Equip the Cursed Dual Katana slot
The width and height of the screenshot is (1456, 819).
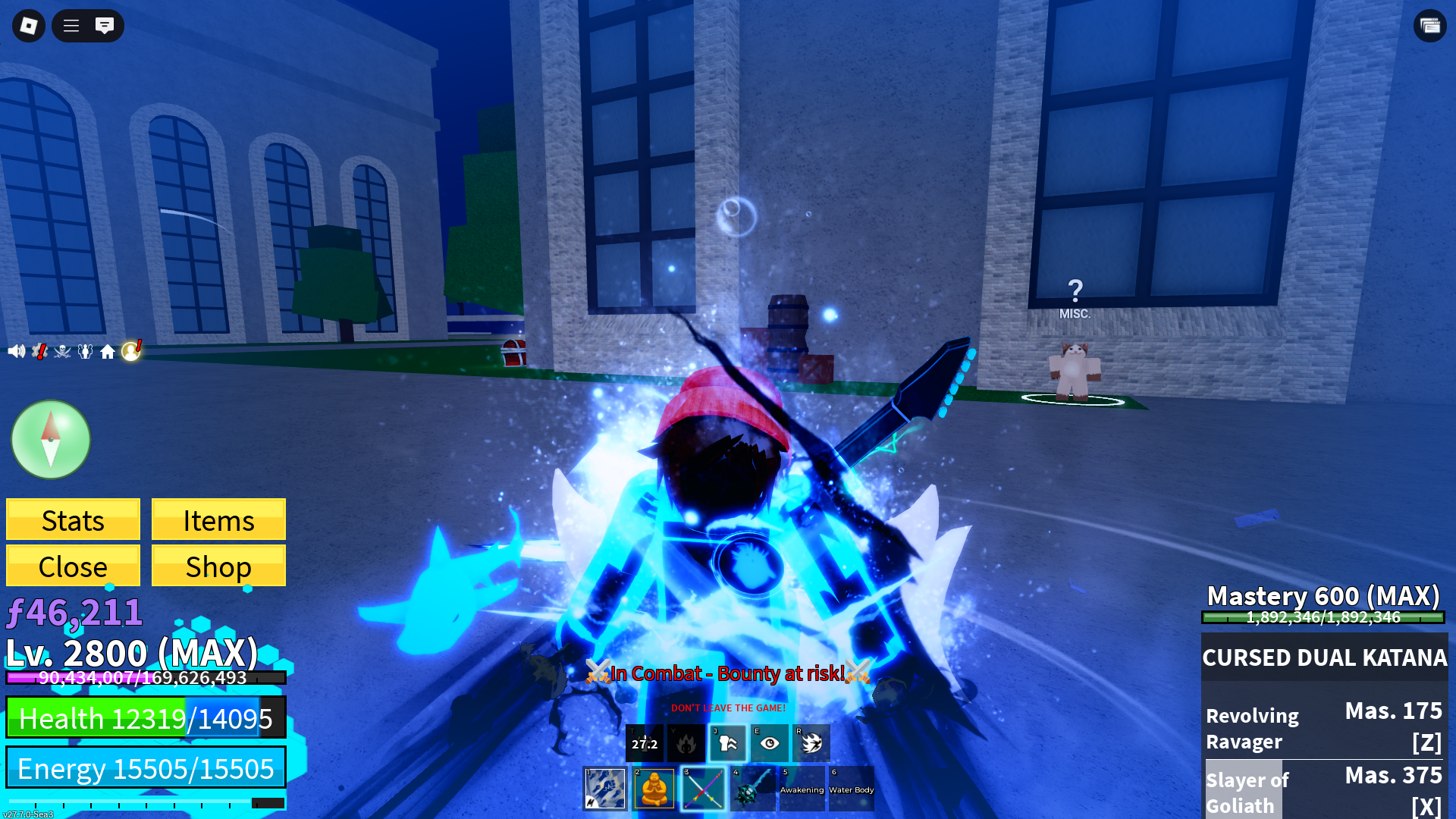(x=703, y=789)
